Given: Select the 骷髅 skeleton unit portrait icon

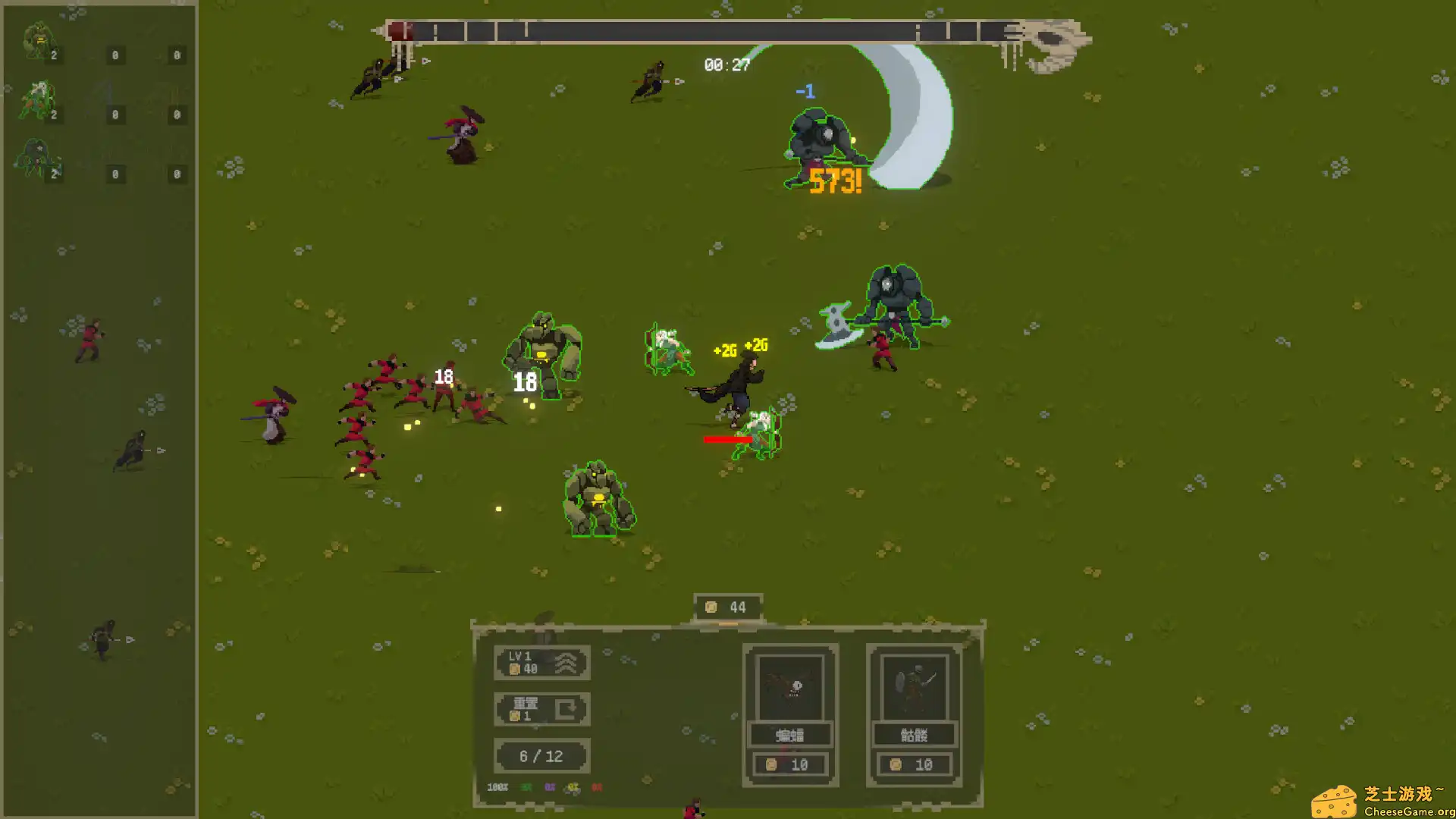Looking at the screenshot, I should 913,686.
